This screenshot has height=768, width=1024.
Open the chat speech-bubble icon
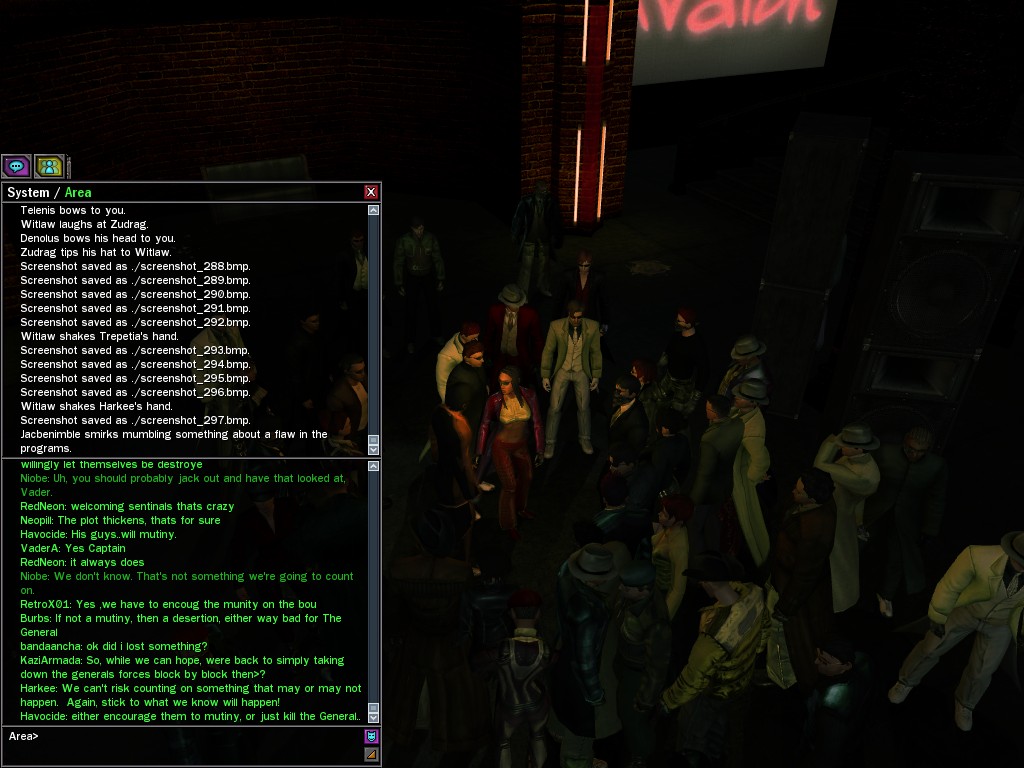[16, 166]
